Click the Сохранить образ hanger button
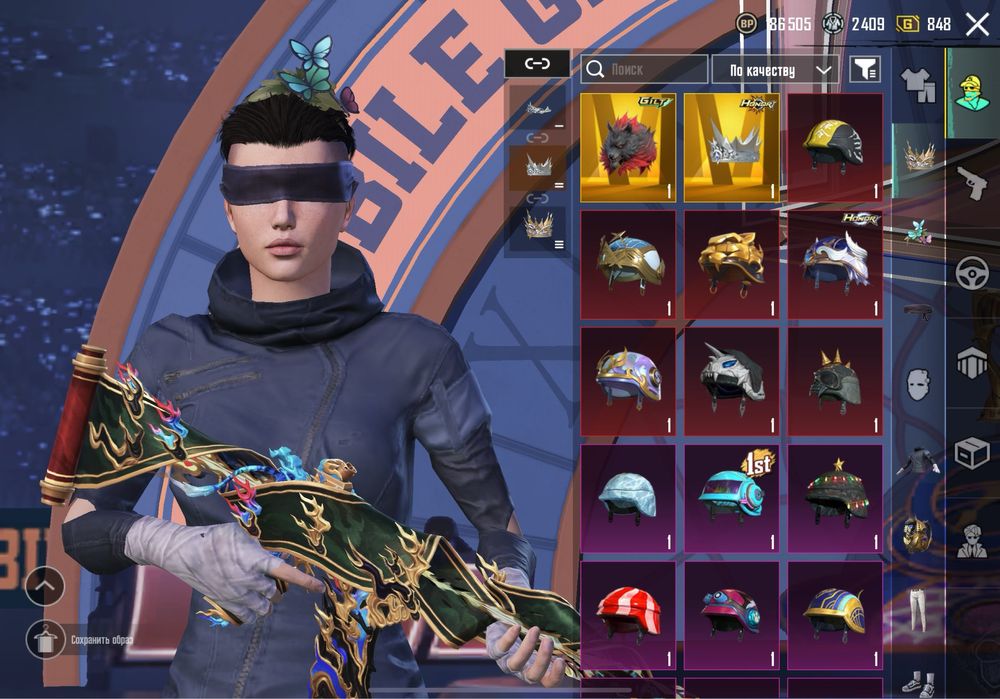1000x699 pixels. coord(45,638)
